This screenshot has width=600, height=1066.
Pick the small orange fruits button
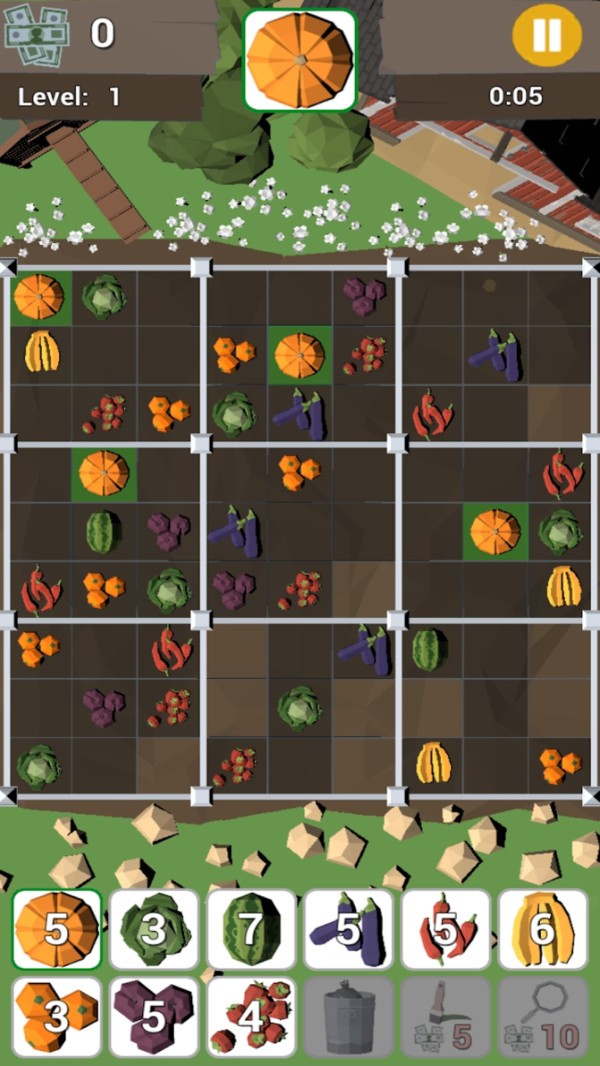click(x=57, y=1016)
